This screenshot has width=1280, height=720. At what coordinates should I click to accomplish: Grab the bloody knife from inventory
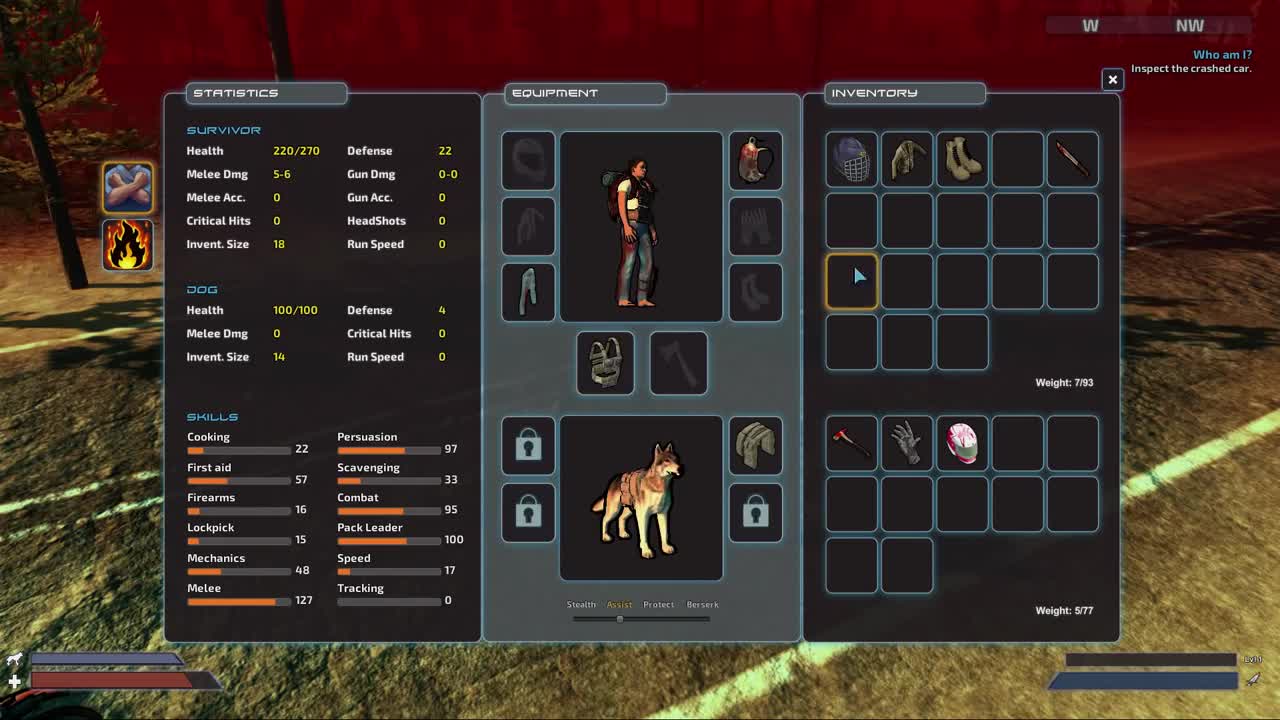(x=1072, y=159)
